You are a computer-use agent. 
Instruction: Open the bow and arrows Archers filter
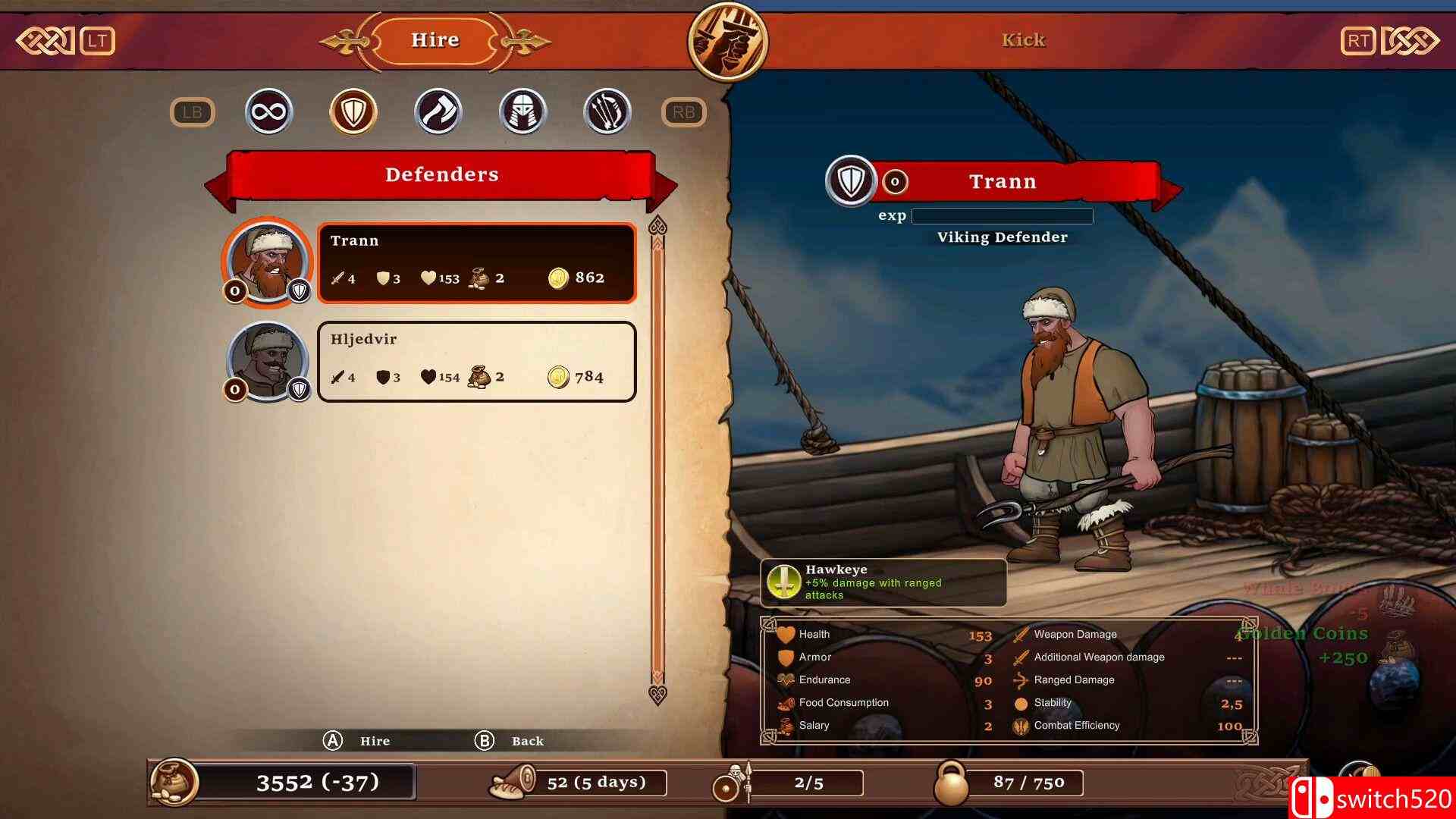(x=608, y=111)
